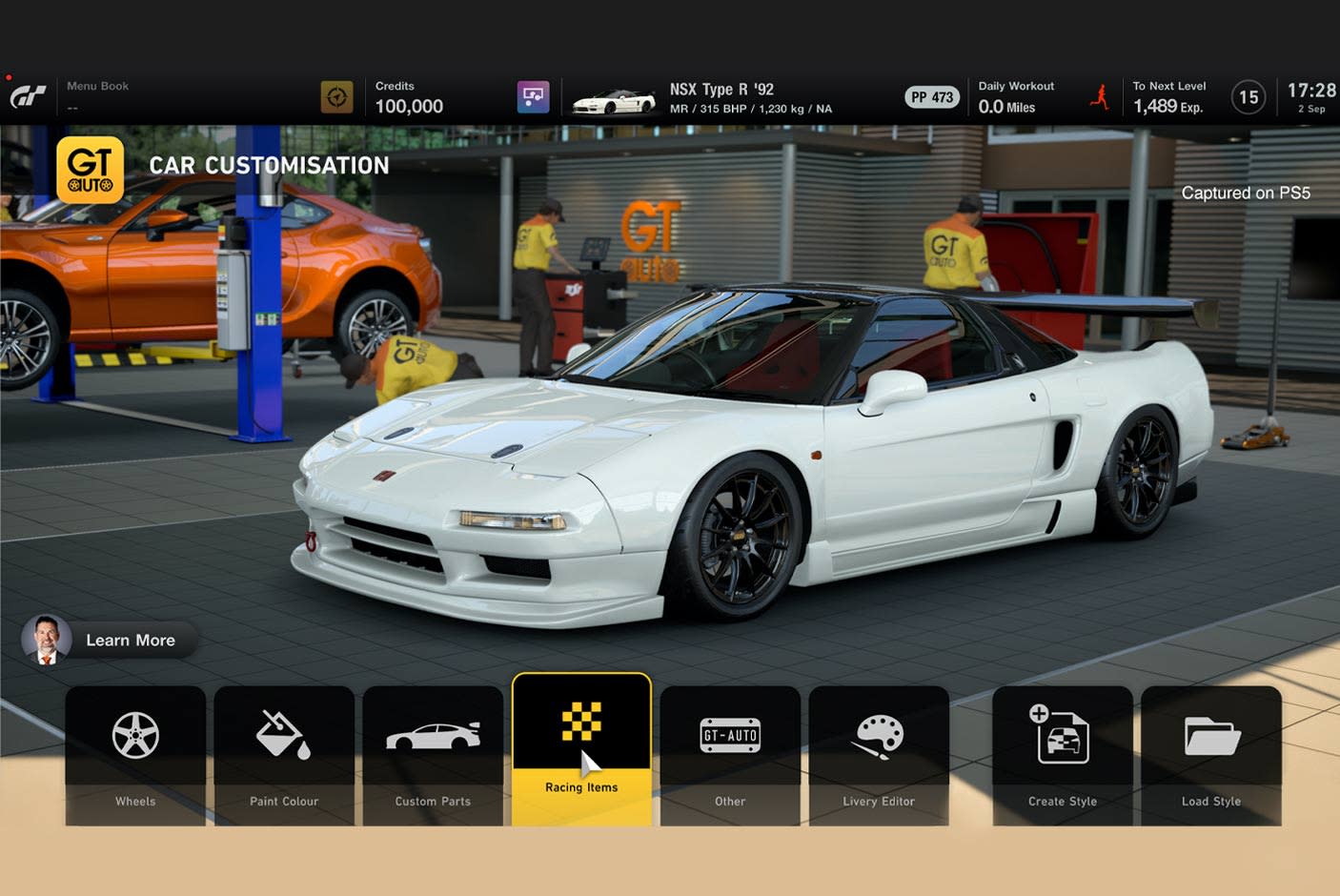The width and height of the screenshot is (1340, 896).
Task: Open the Wheels customisation menu
Action: 135,753
